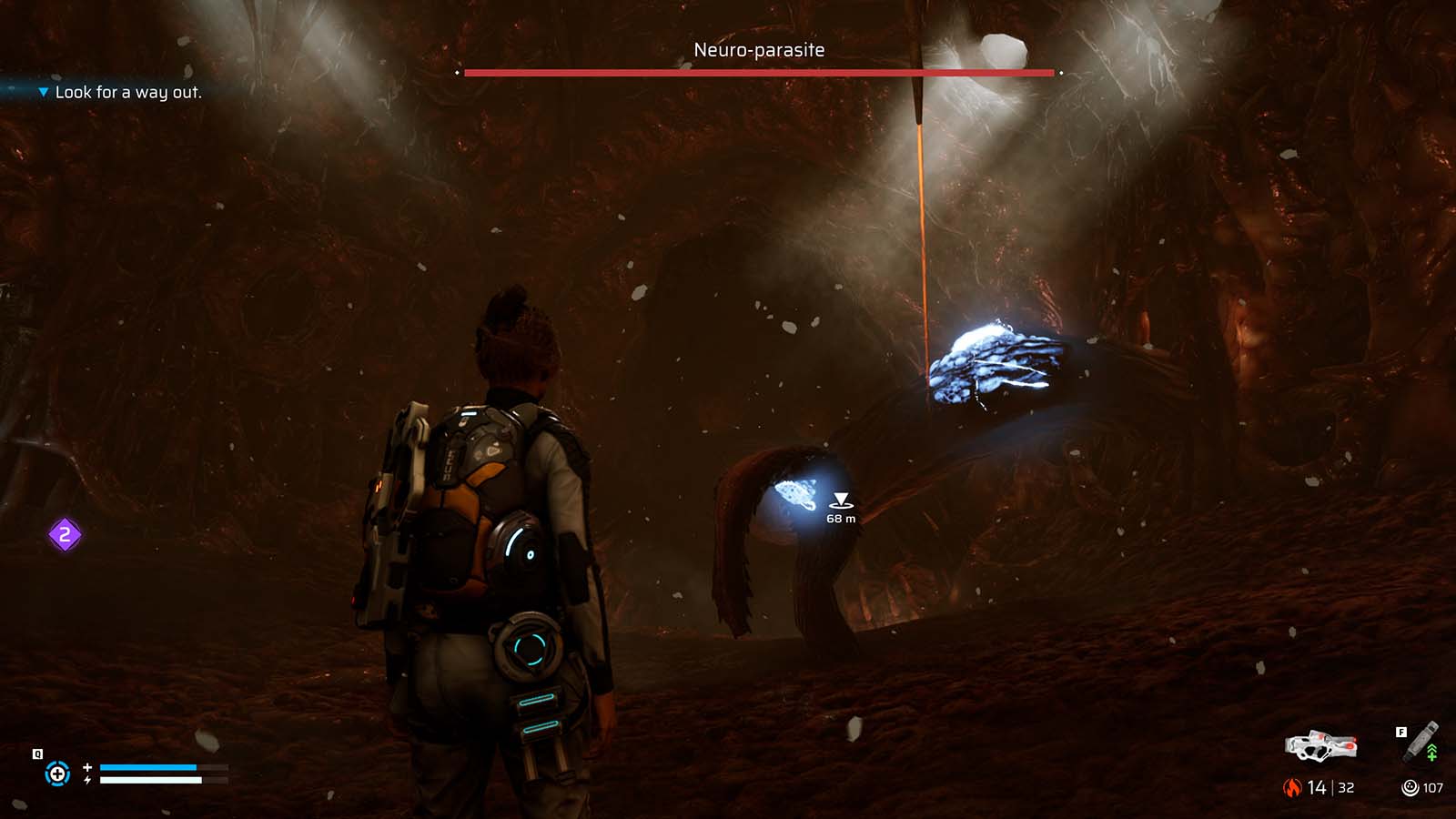
Task: Select the circular healing ability icon near Q
Action: coord(56,773)
